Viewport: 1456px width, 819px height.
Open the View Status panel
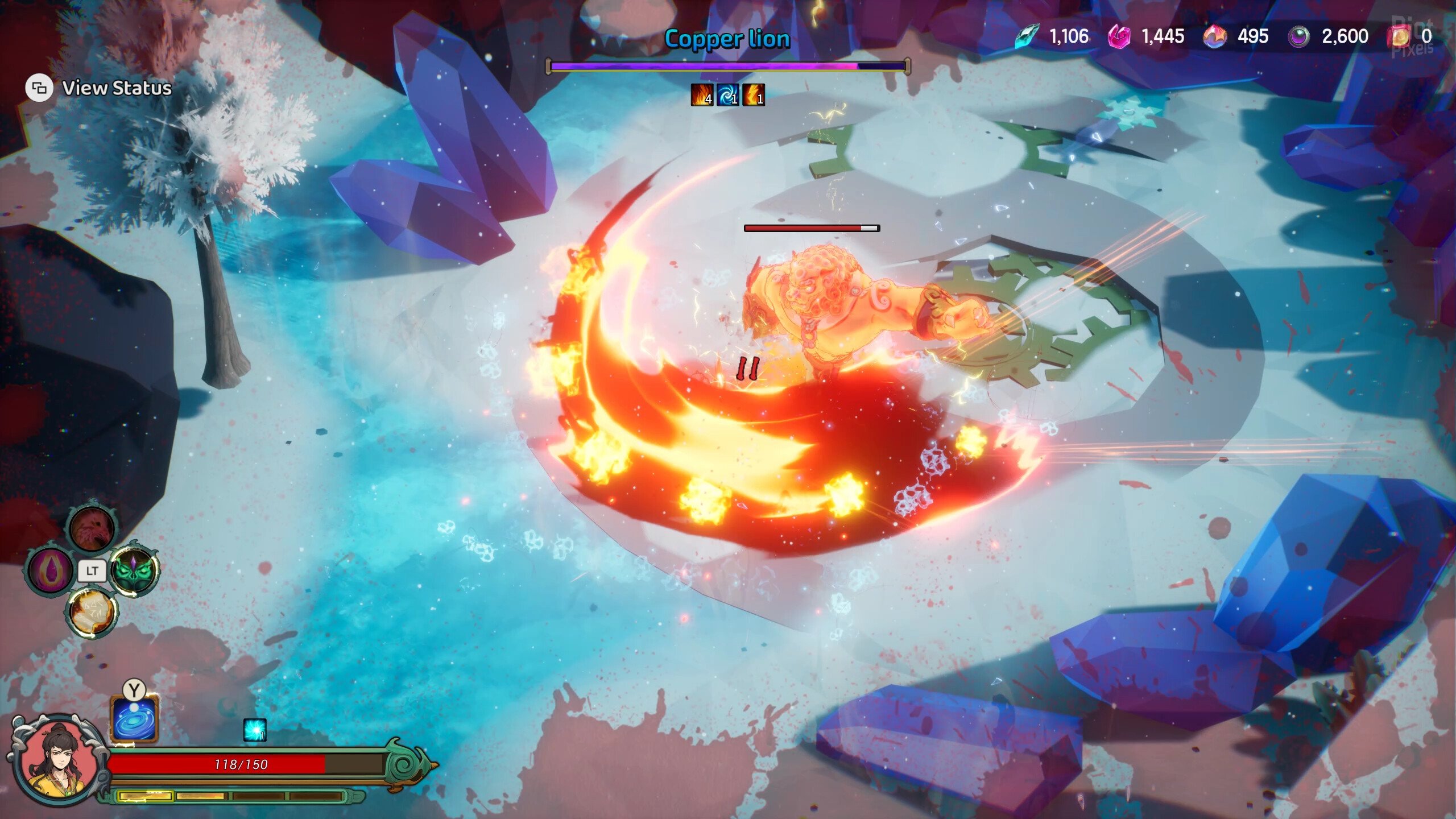tap(99, 88)
